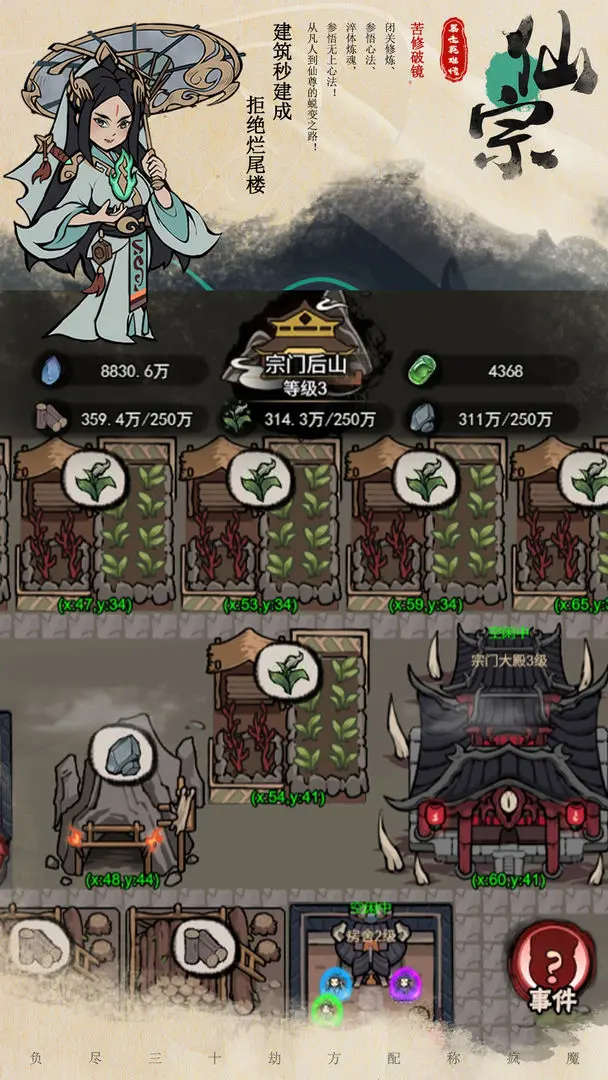Image resolution: width=608 pixels, height=1080 pixels.
Task: Tap the 宗门后山 location banner
Action: click(291, 363)
